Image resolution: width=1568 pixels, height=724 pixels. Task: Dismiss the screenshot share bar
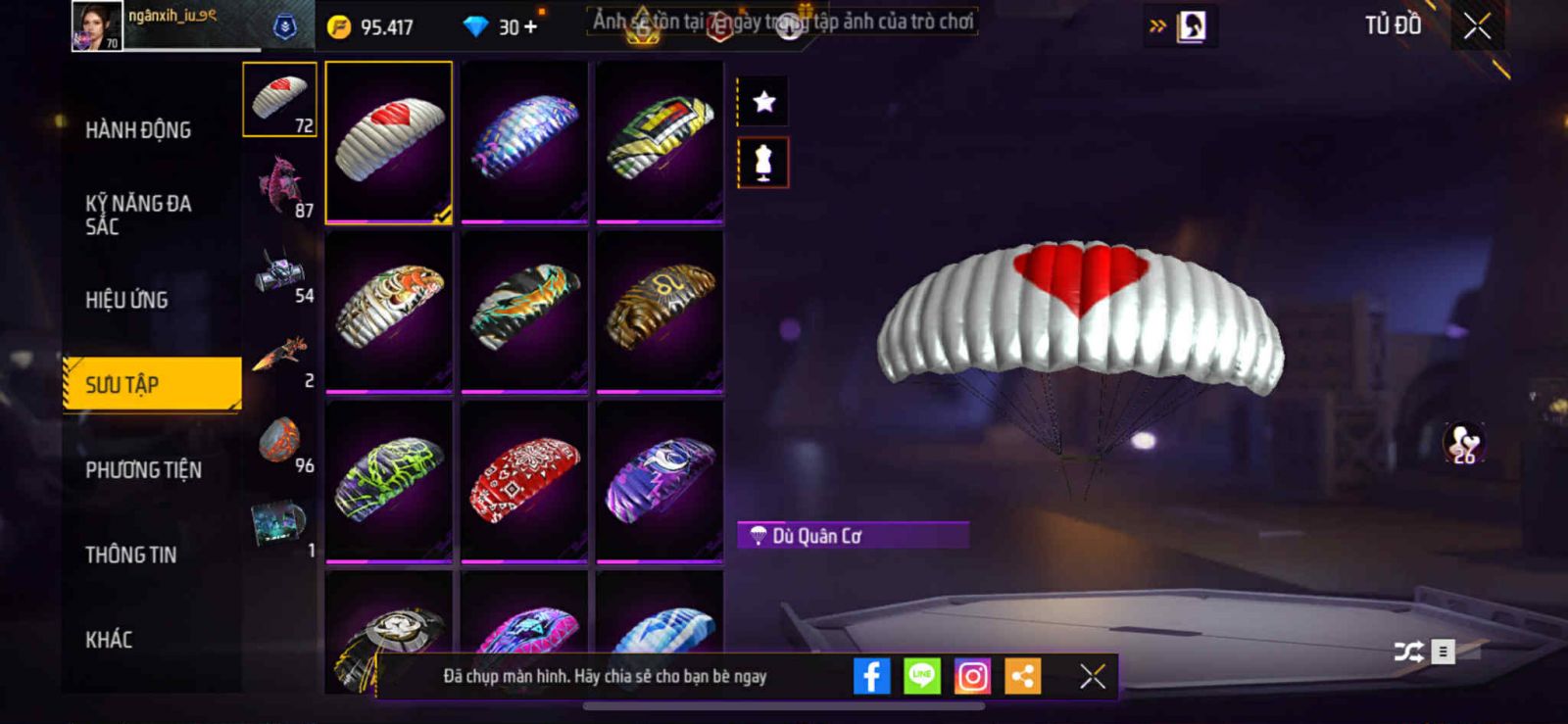(x=1092, y=676)
